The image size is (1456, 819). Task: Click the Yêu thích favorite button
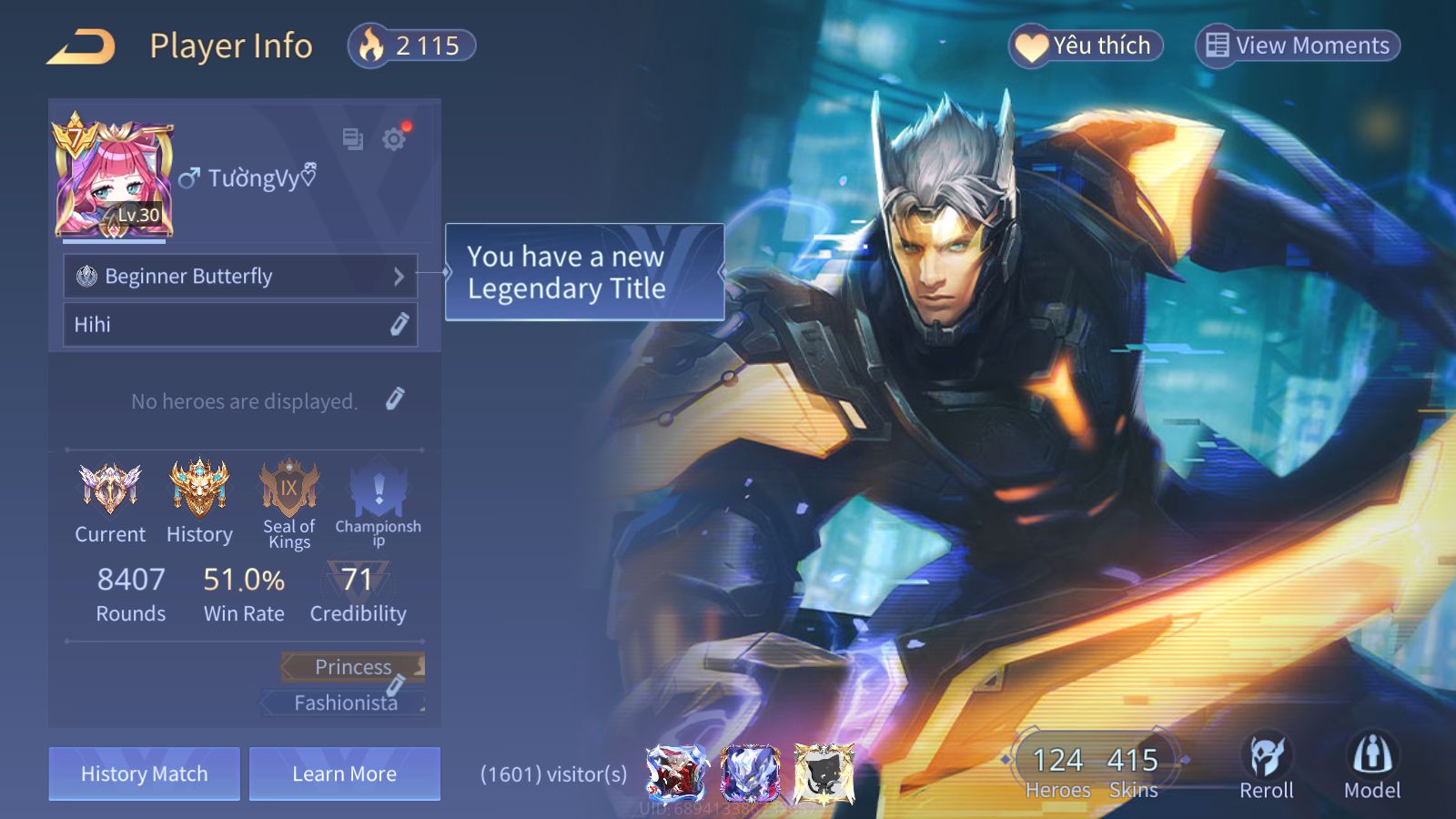pos(1086,45)
